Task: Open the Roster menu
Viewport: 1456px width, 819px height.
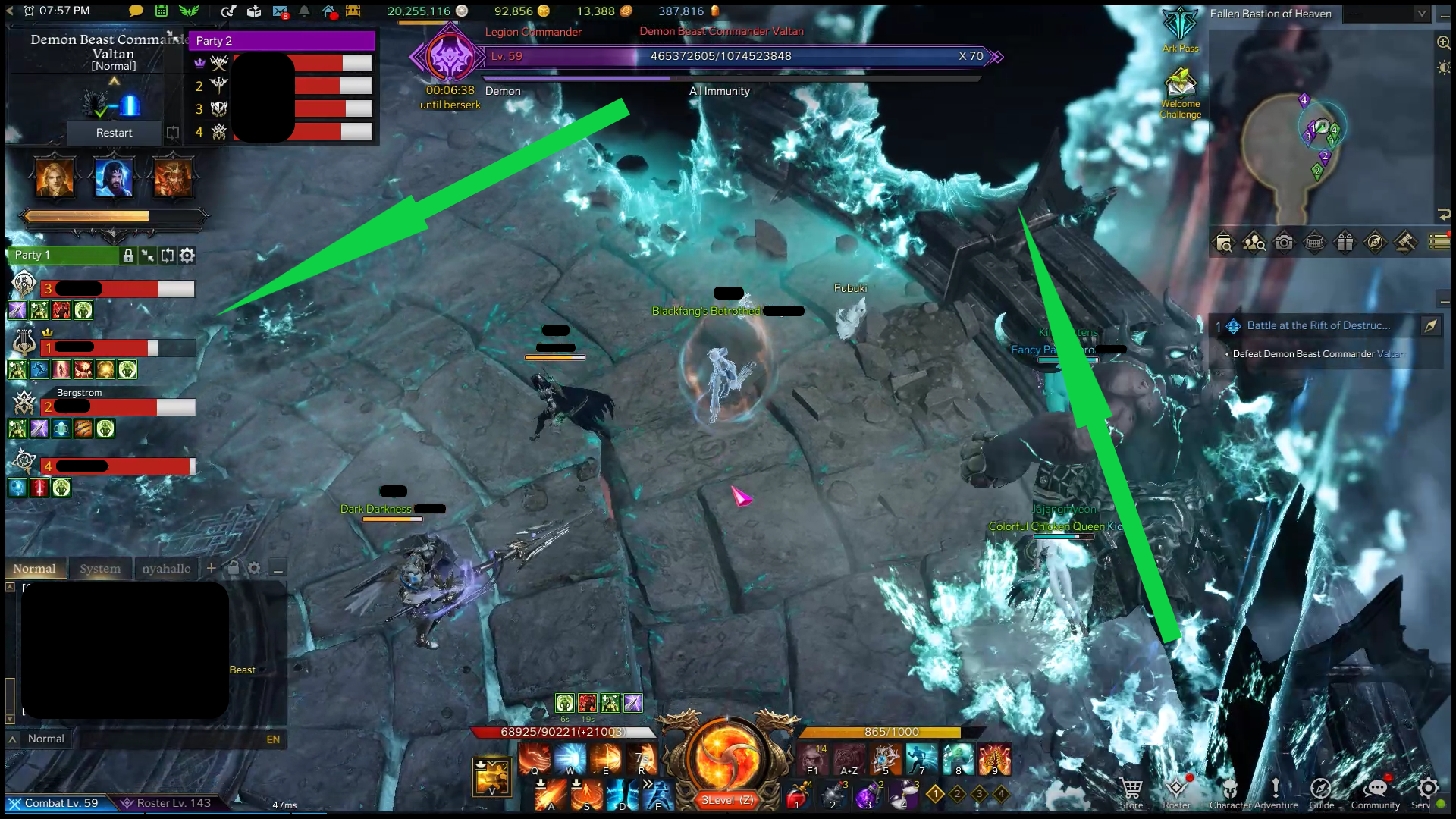Action: (x=1177, y=792)
